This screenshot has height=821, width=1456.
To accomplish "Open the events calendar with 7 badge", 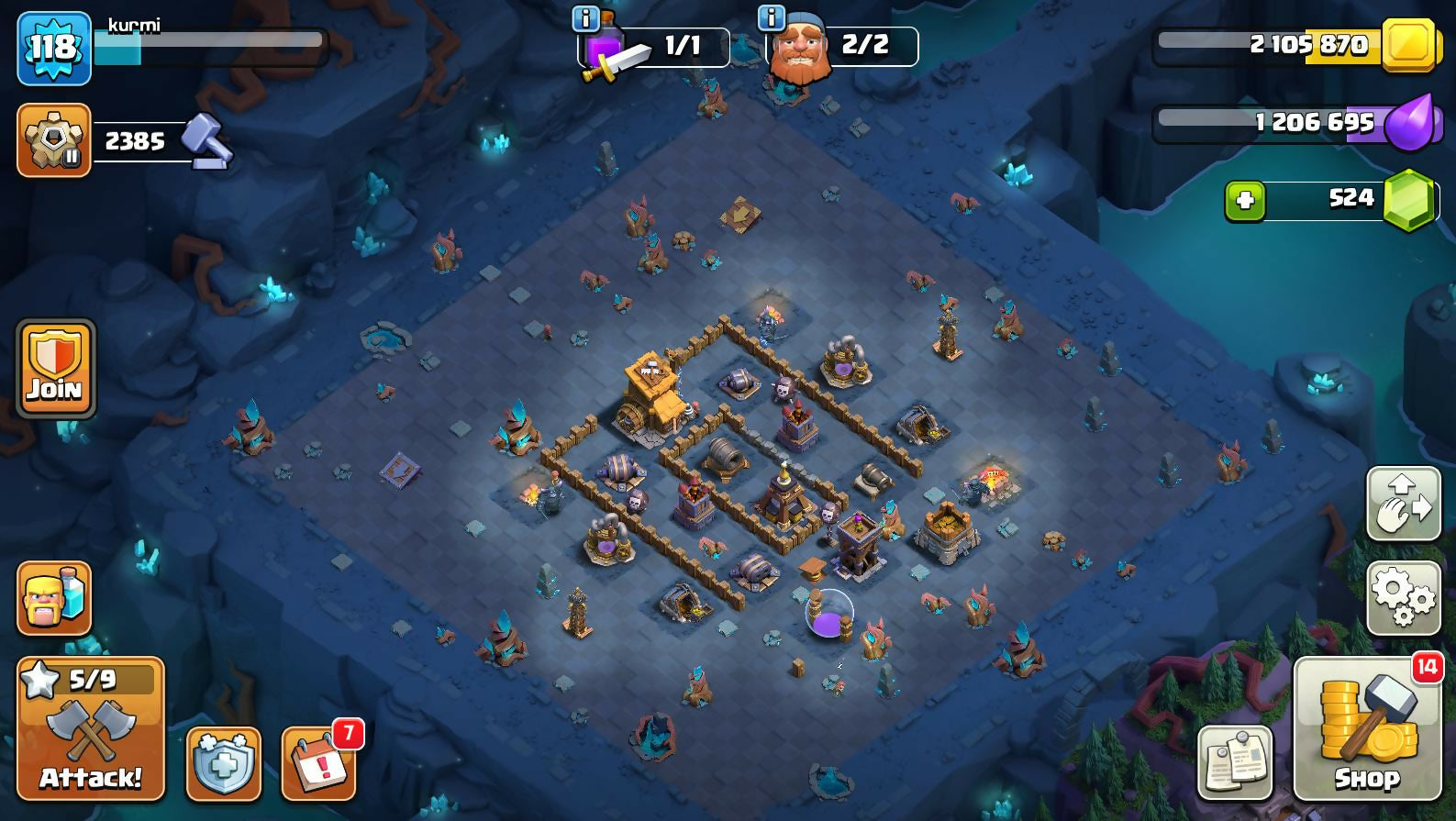I will coord(318,763).
